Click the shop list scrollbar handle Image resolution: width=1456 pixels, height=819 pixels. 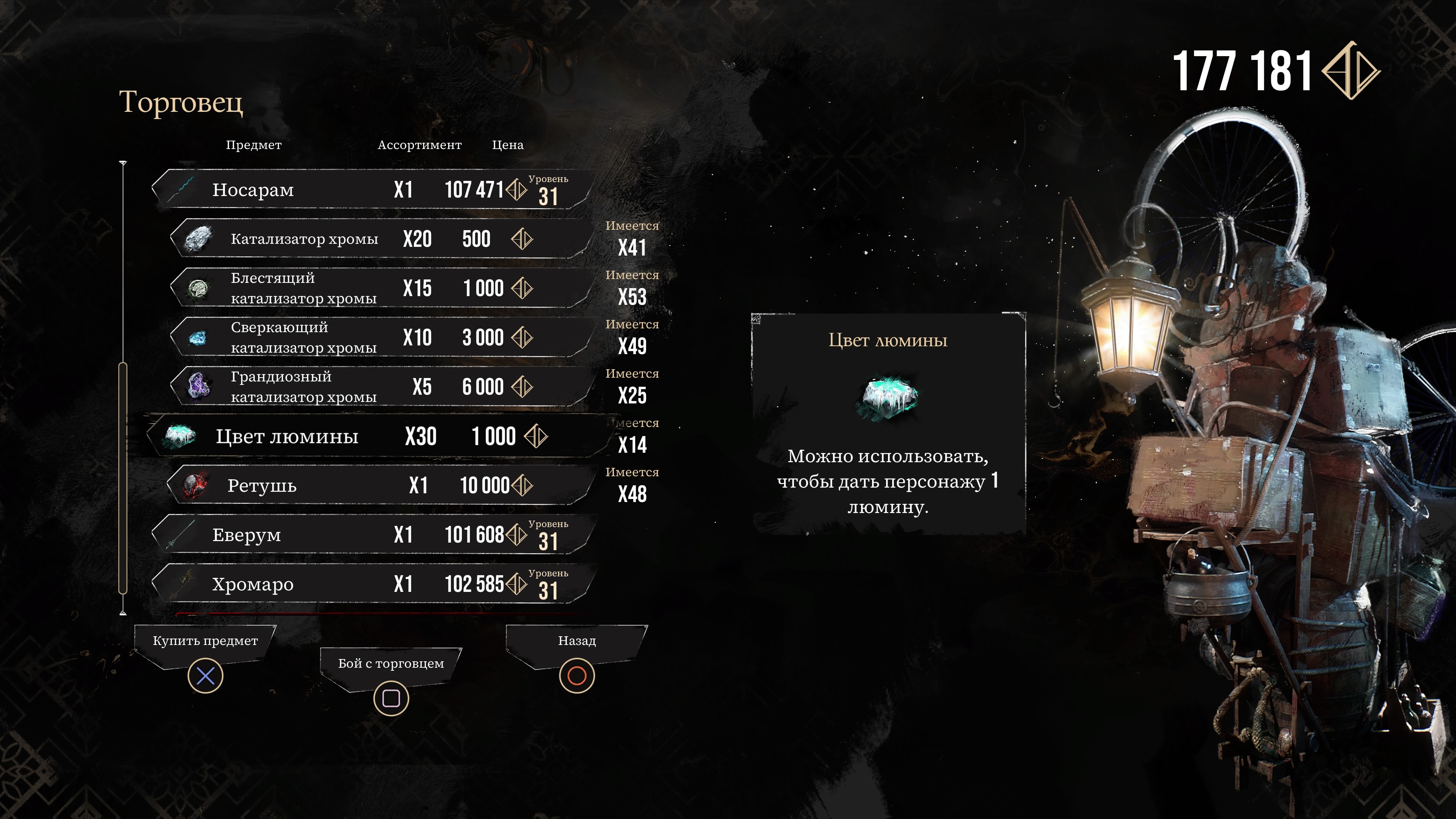click(122, 478)
